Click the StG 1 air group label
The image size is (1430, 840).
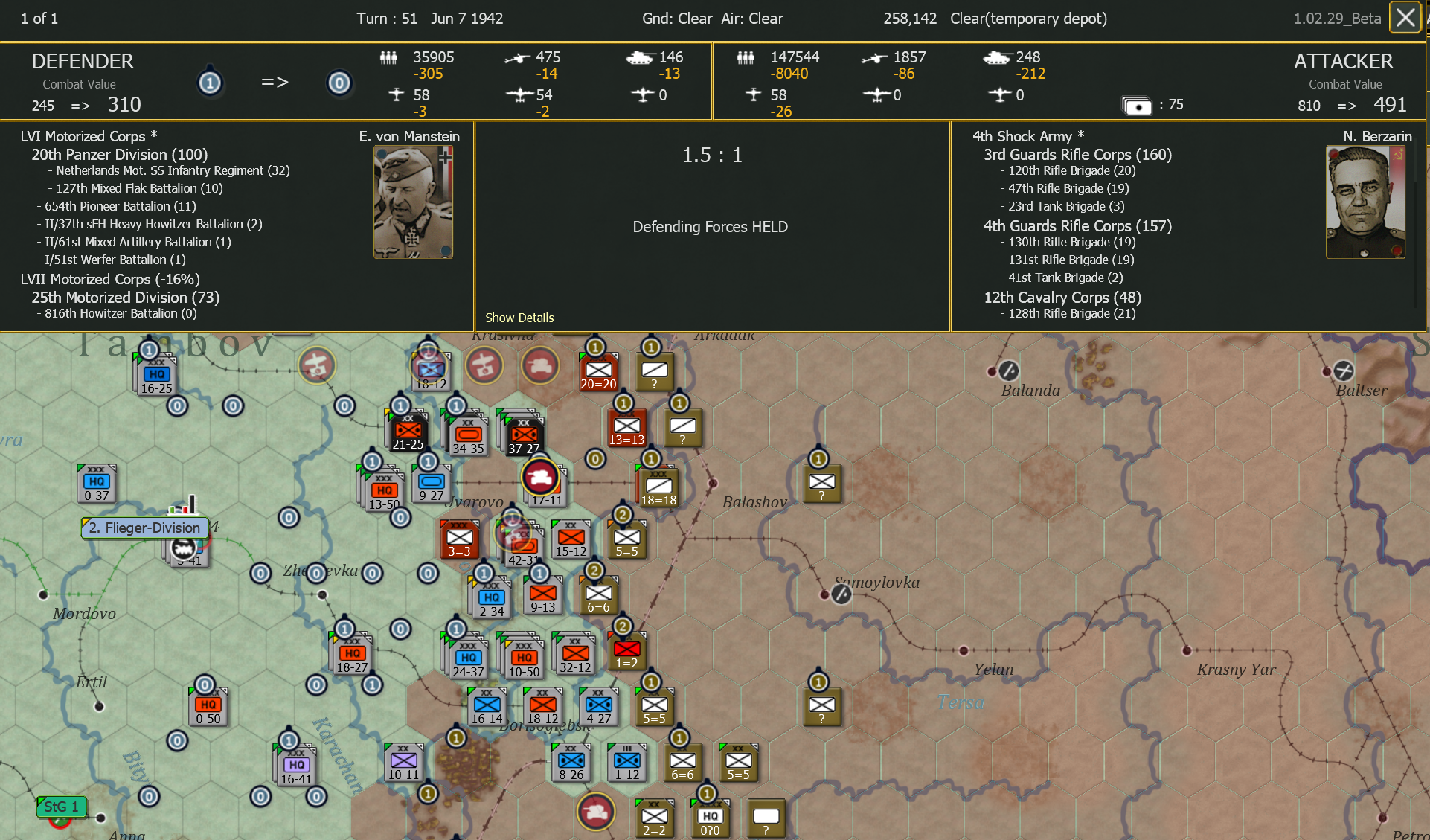click(61, 806)
